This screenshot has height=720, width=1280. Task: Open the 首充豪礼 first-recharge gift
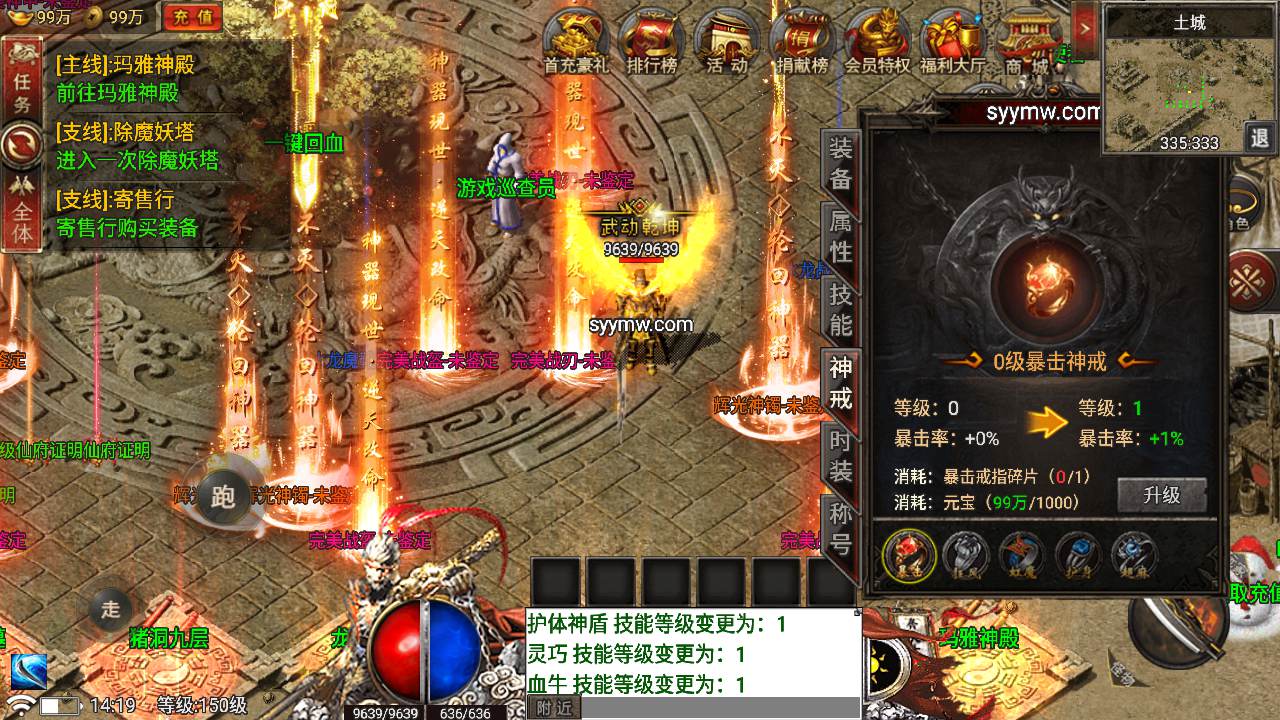coord(575,42)
